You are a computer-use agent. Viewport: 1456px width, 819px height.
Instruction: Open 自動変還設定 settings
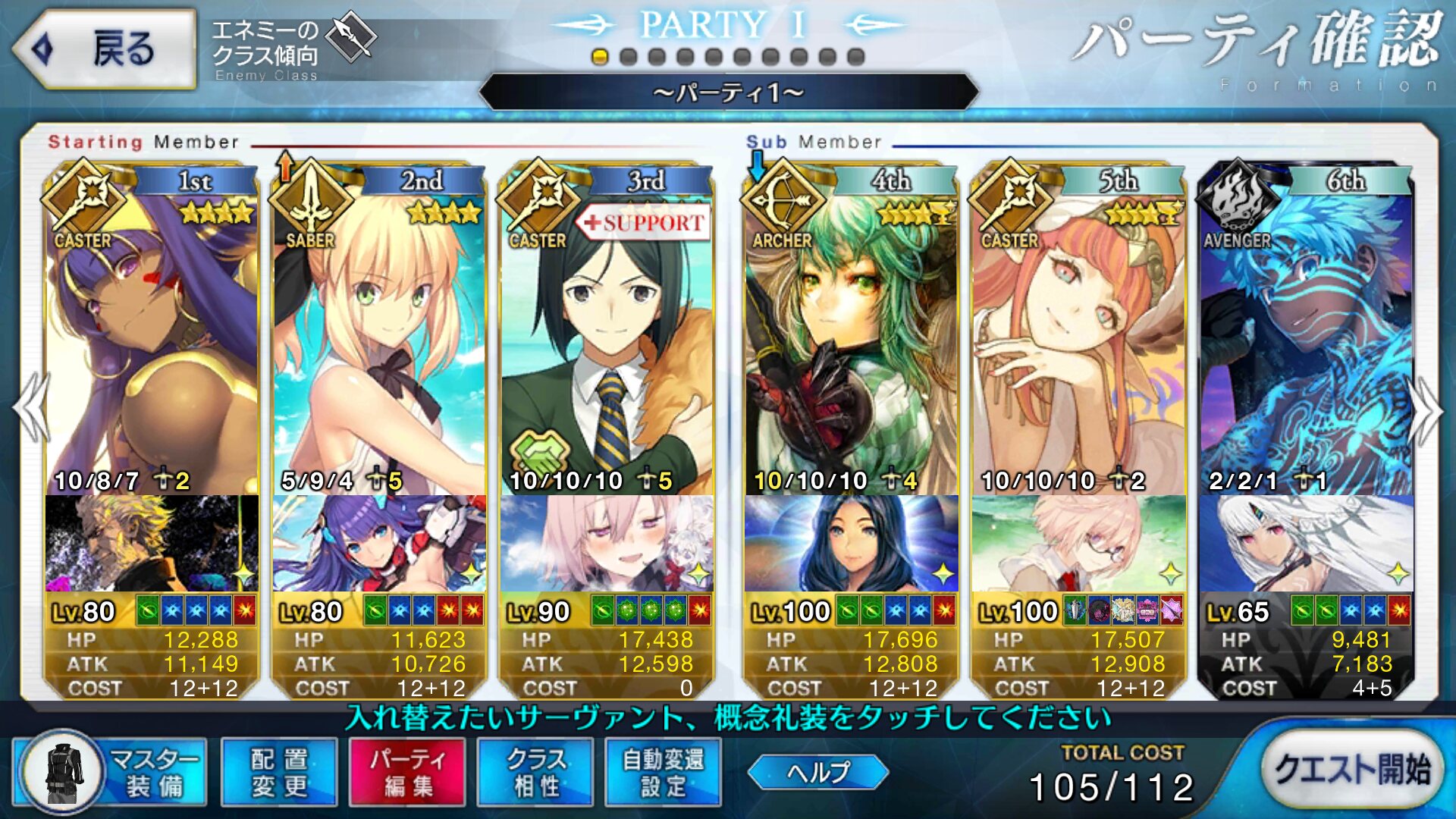tap(664, 772)
